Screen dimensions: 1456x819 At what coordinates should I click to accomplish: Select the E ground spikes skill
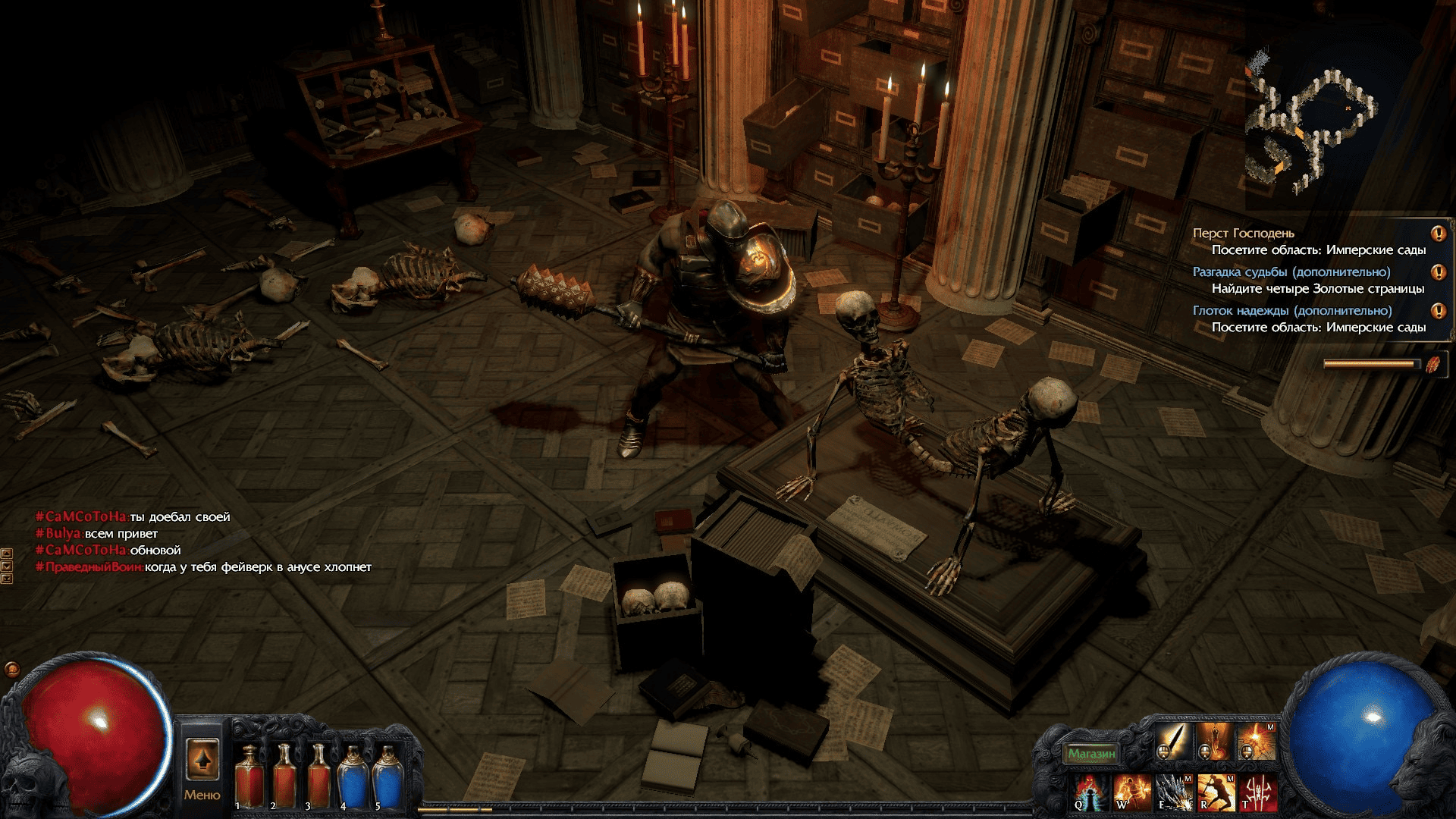[x=1174, y=792]
